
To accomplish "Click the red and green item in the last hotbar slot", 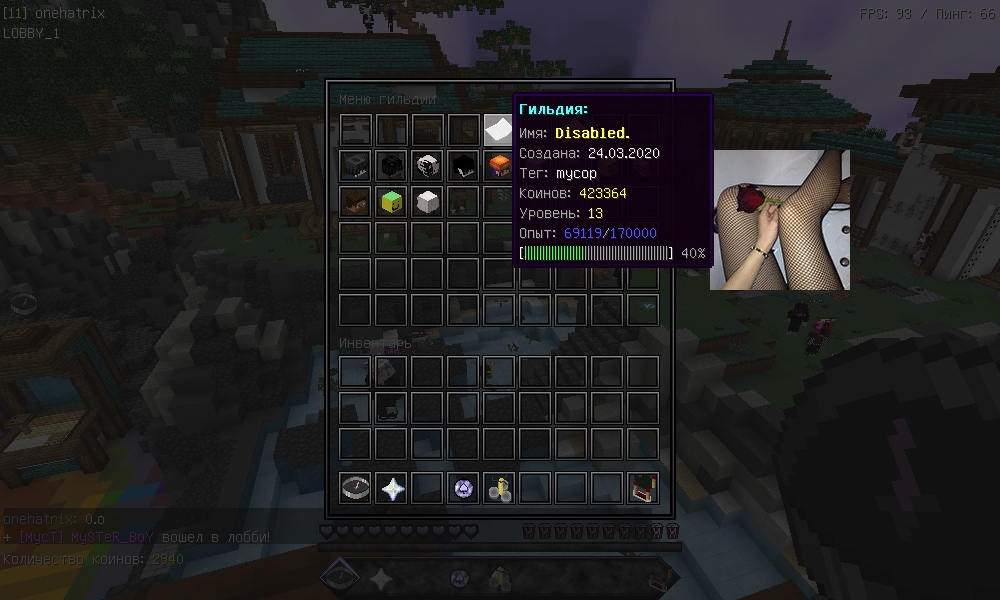I will (x=642, y=488).
